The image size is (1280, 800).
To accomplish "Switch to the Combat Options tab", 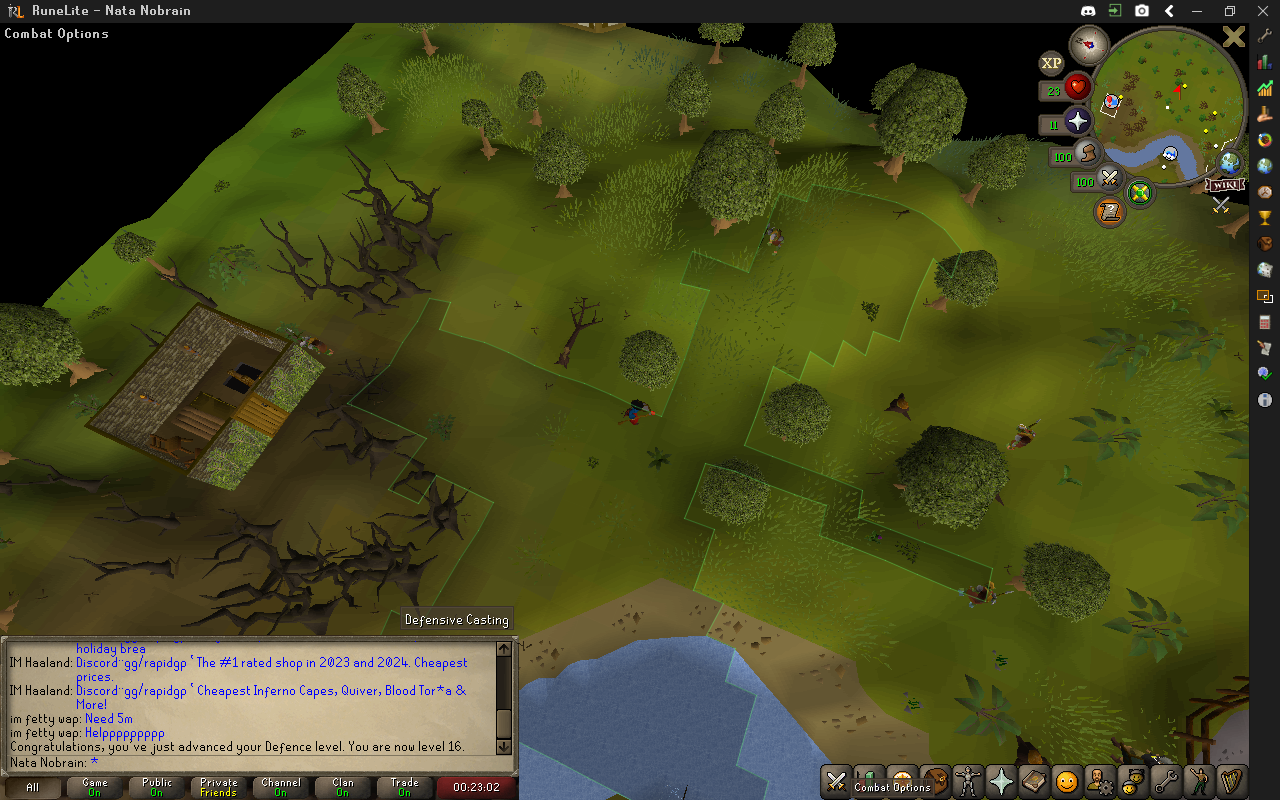I will tap(838, 781).
